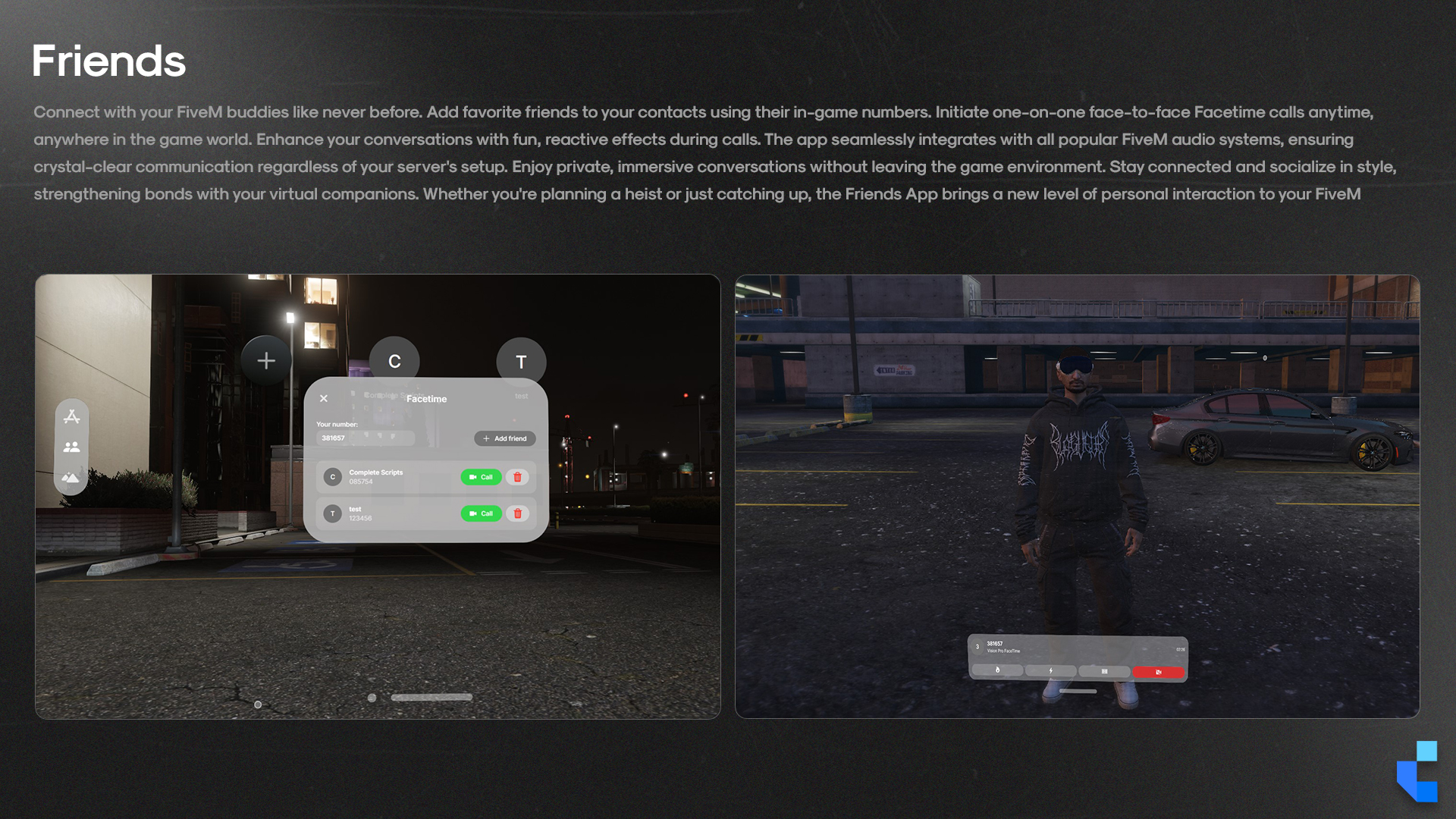Open the friends icon in the sidebar
Viewport: 1456px width, 819px height.
pyautogui.click(x=72, y=447)
